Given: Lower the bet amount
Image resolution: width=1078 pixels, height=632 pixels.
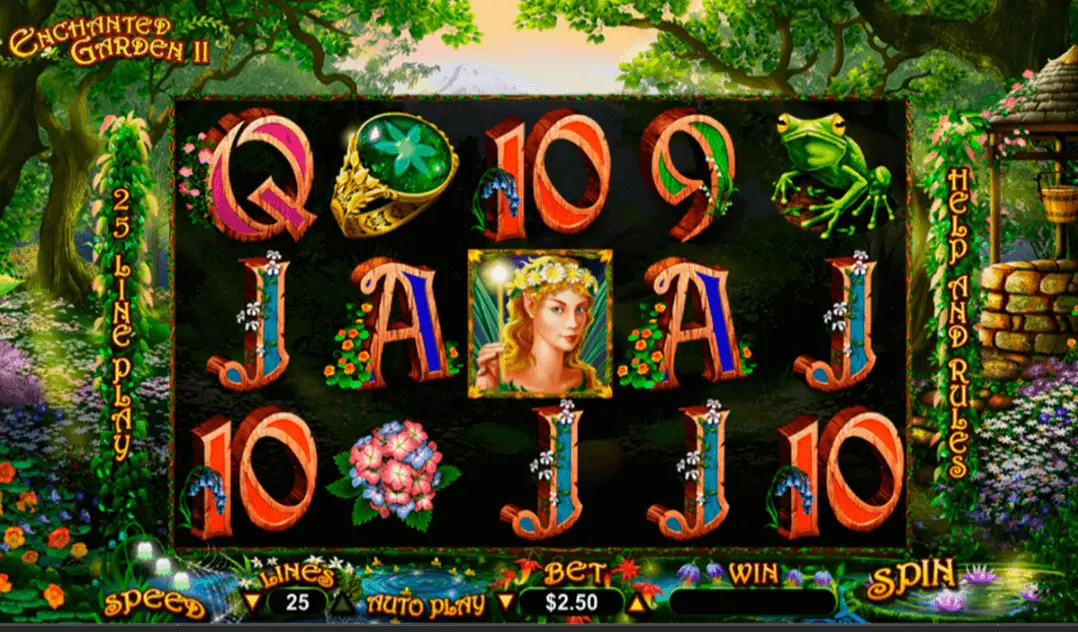Looking at the screenshot, I should tap(505, 603).
